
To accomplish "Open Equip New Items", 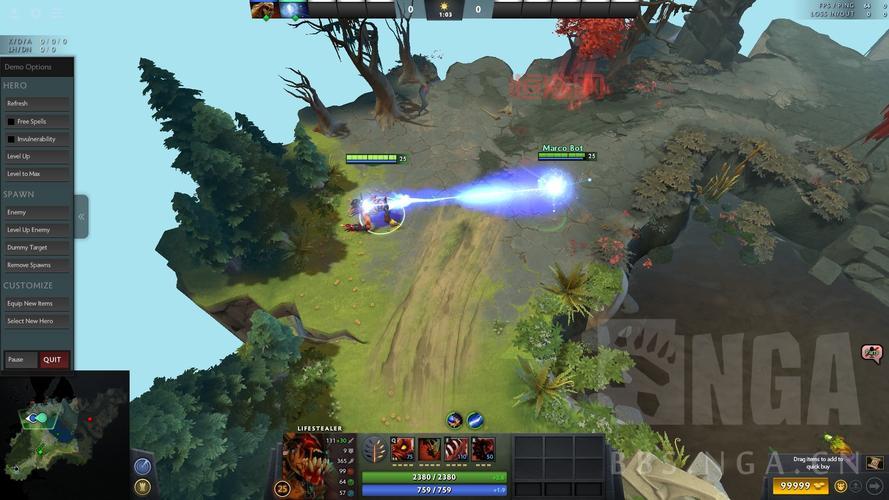I will point(37,303).
